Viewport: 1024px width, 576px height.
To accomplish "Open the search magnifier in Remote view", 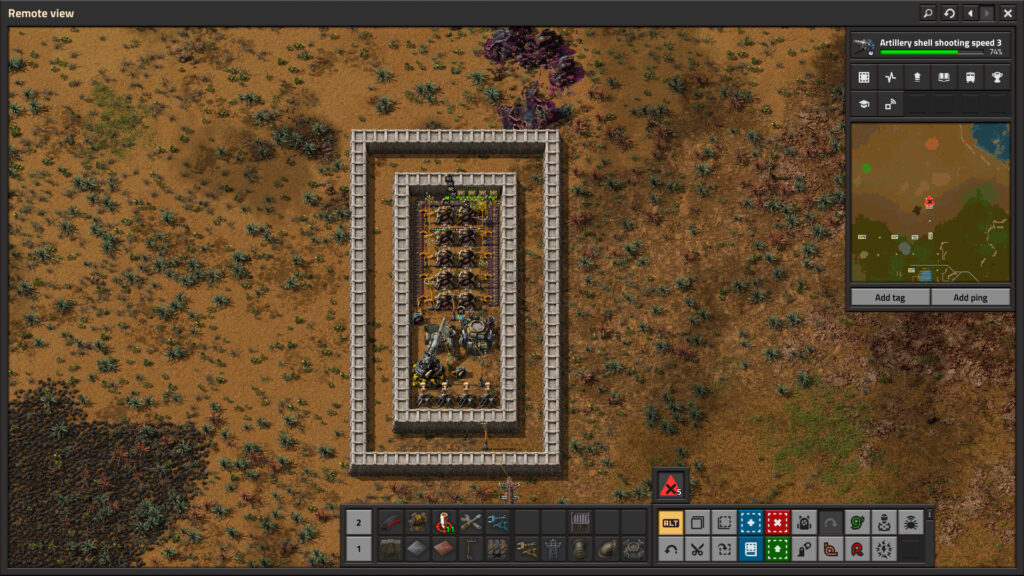I will (x=928, y=13).
